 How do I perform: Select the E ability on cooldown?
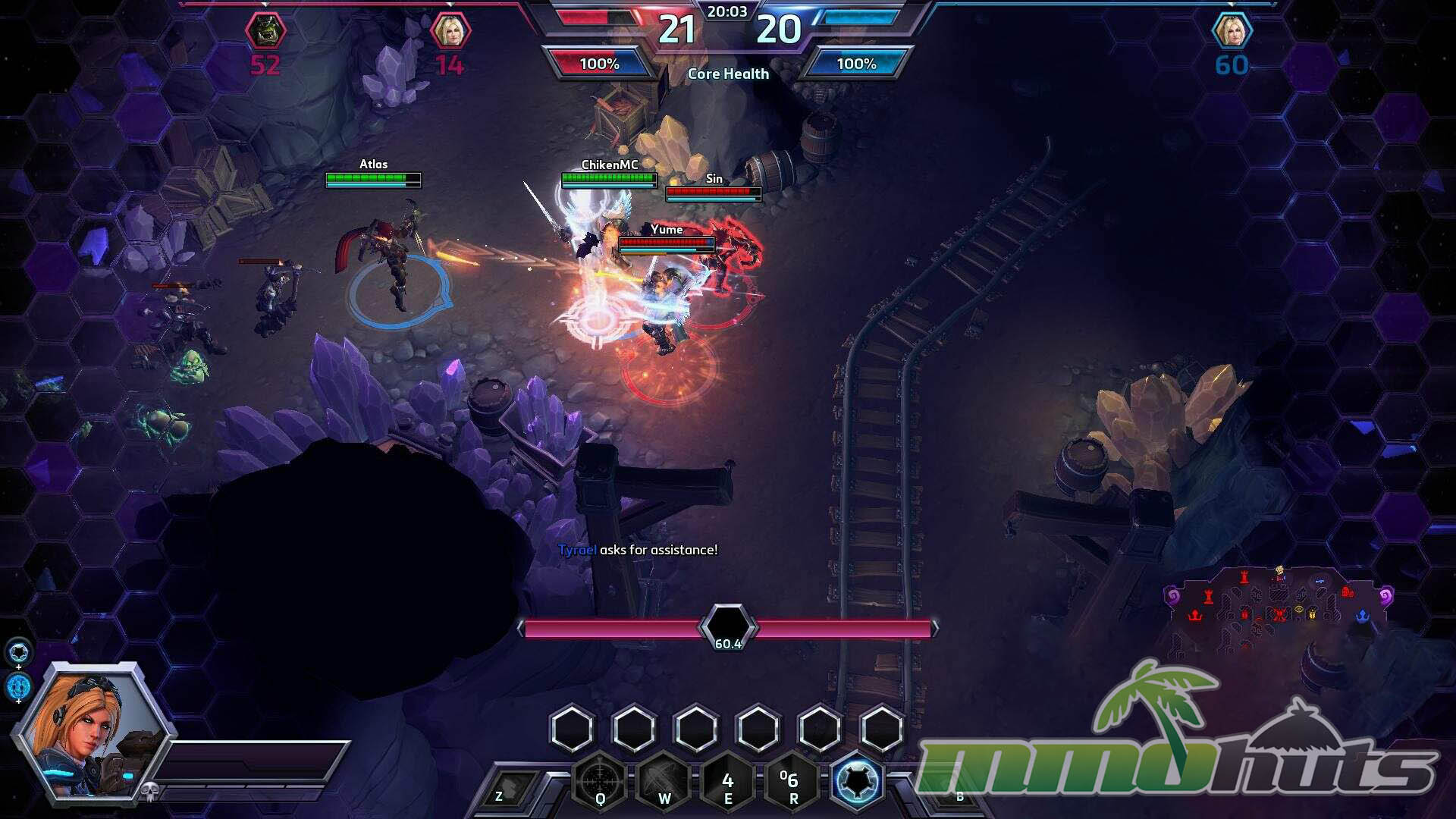[727, 780]
